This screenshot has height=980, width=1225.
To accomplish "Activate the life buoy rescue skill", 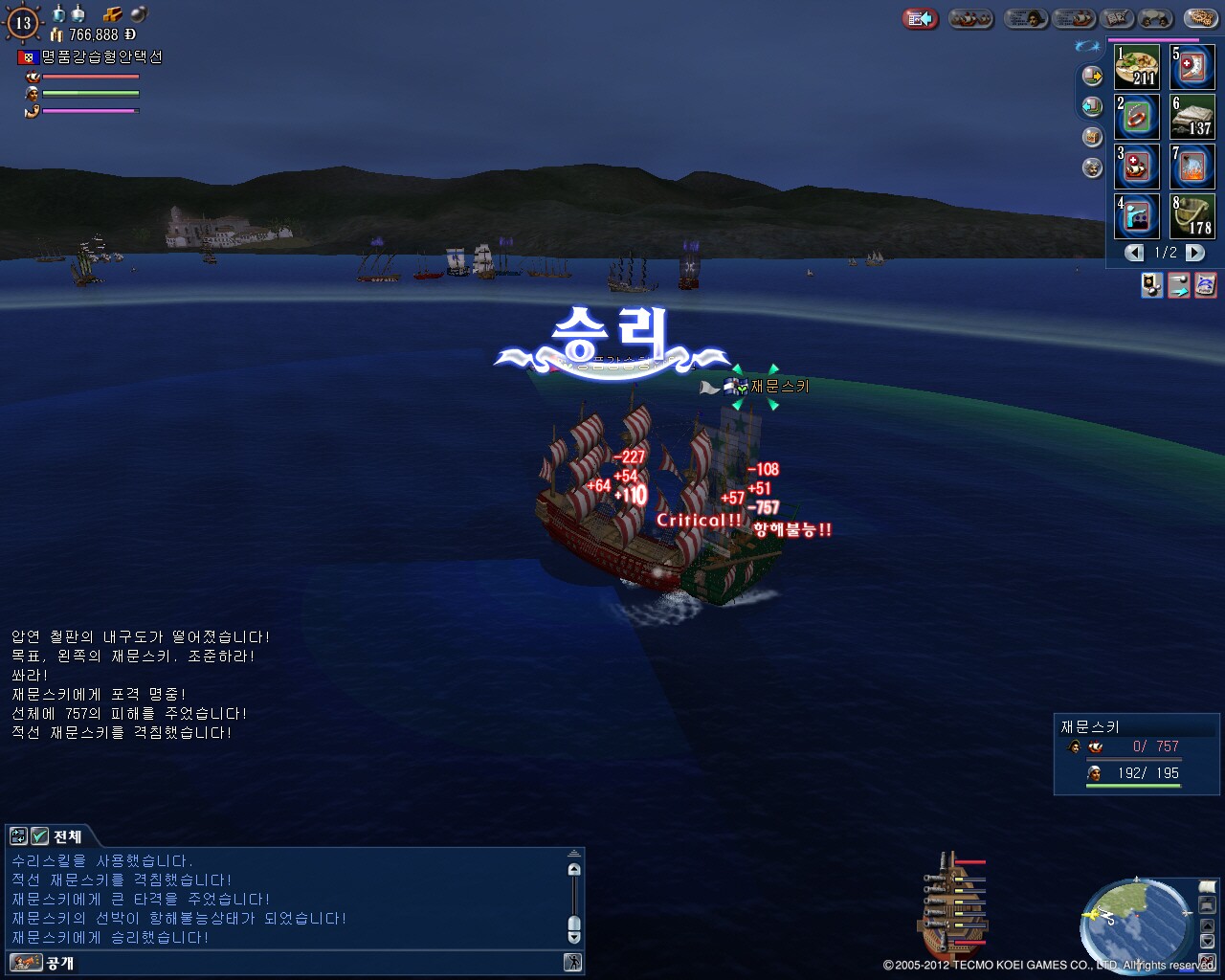I will (1136, 117).
